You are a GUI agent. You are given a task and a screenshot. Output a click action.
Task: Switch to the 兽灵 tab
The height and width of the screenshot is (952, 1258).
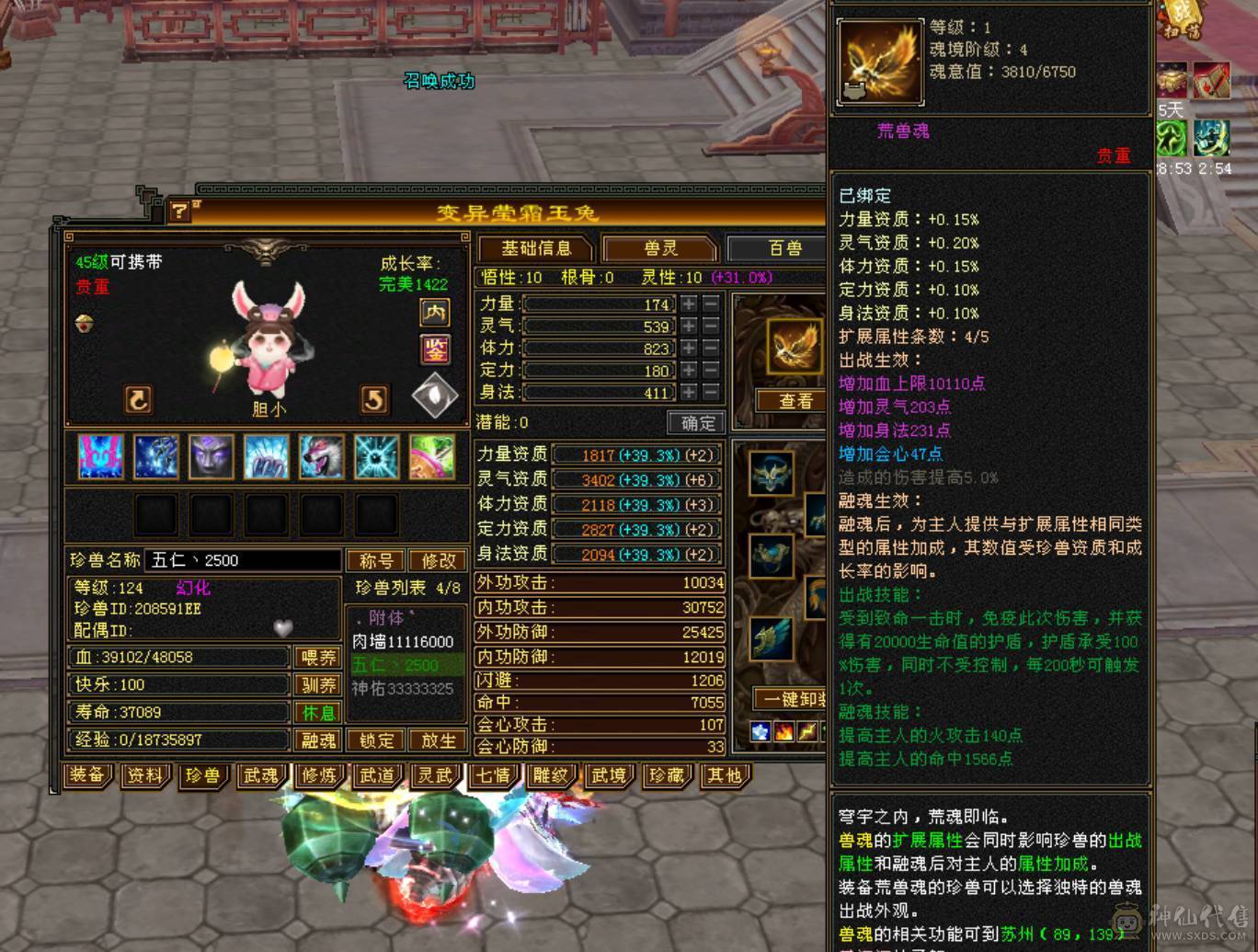click(x=660, y=248)
